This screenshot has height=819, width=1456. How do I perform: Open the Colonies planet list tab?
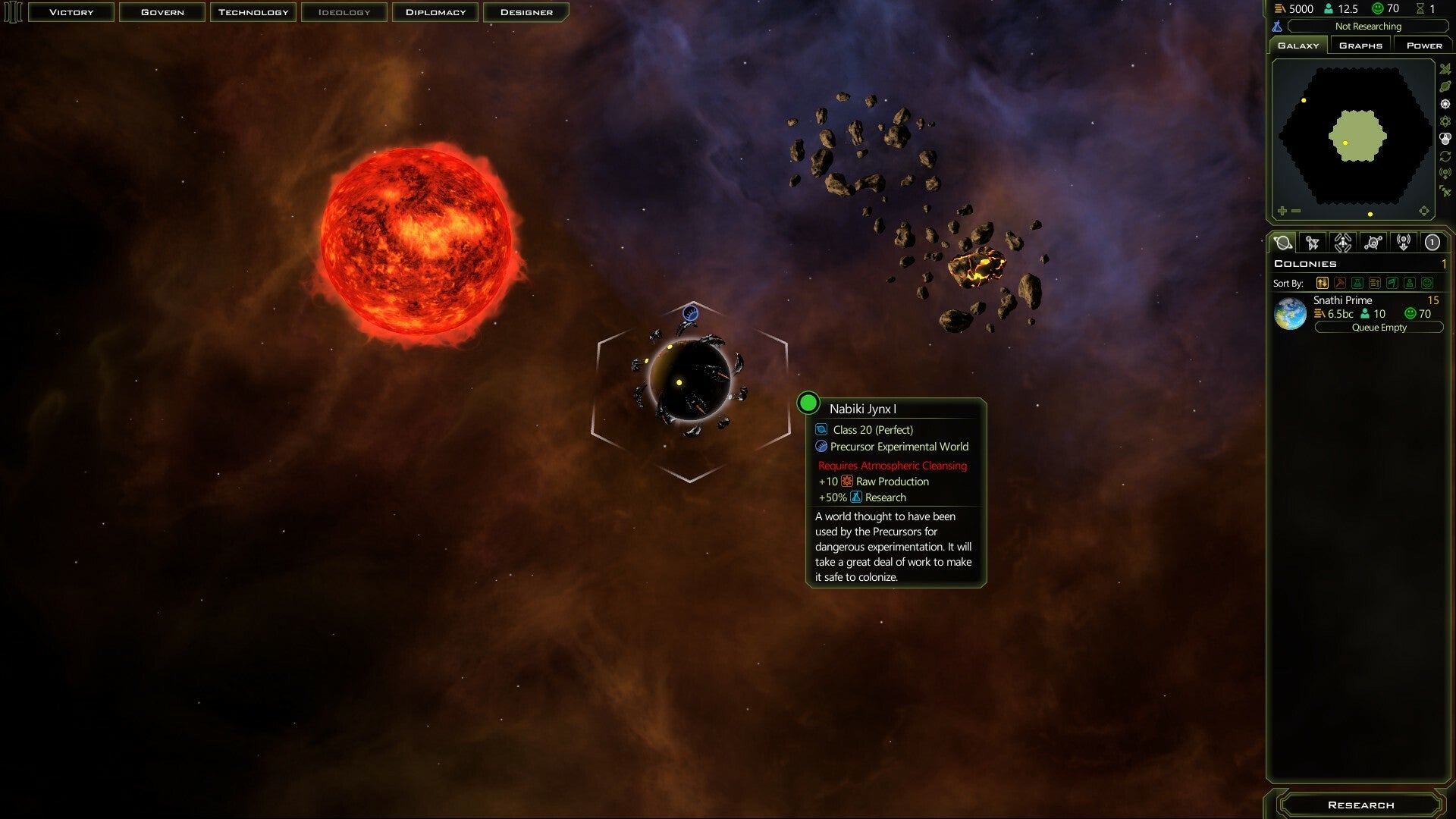pyautogui.click(x=1283, y=243)
